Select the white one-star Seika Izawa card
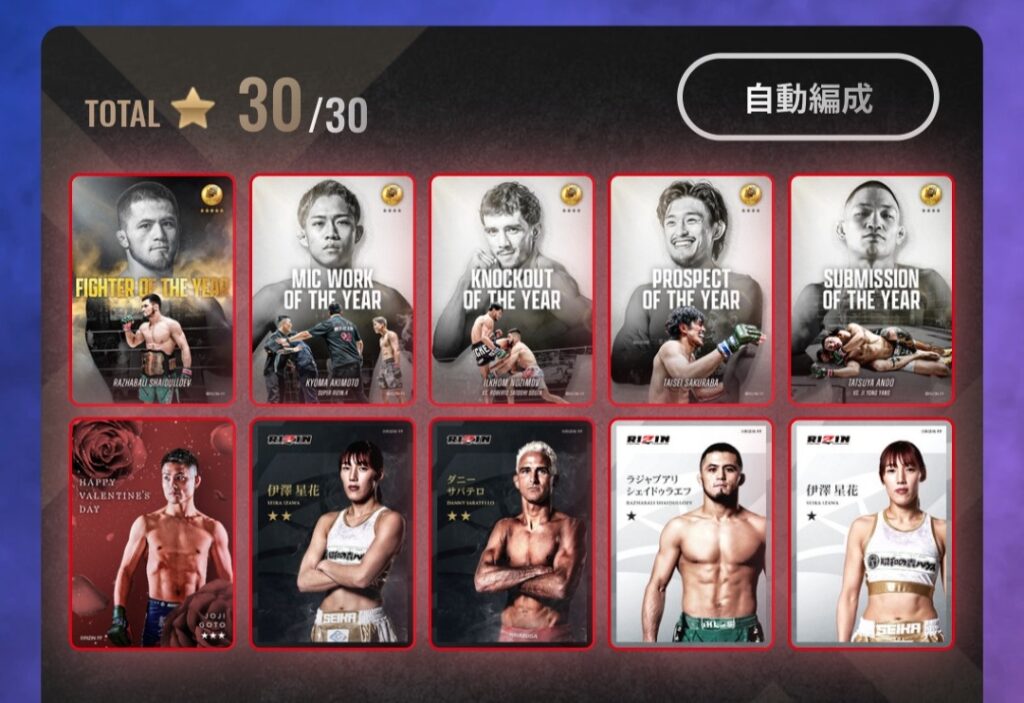The image size is (1024, 703). (x=871, y=534)
